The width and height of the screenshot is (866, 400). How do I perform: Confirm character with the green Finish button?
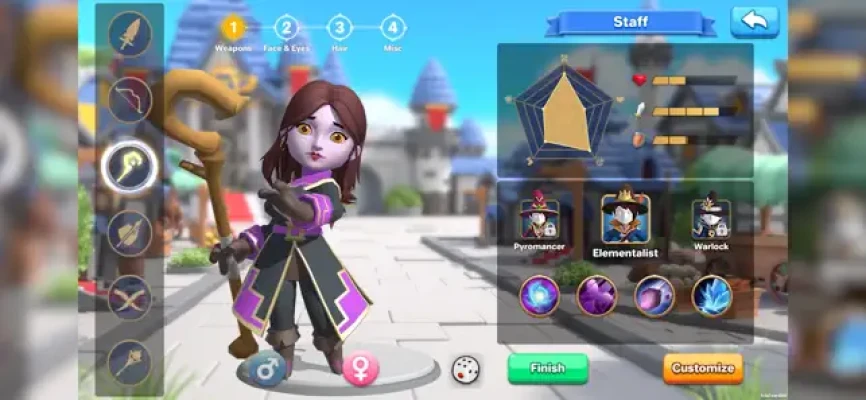pyautogui.click(x=547, y=368)
